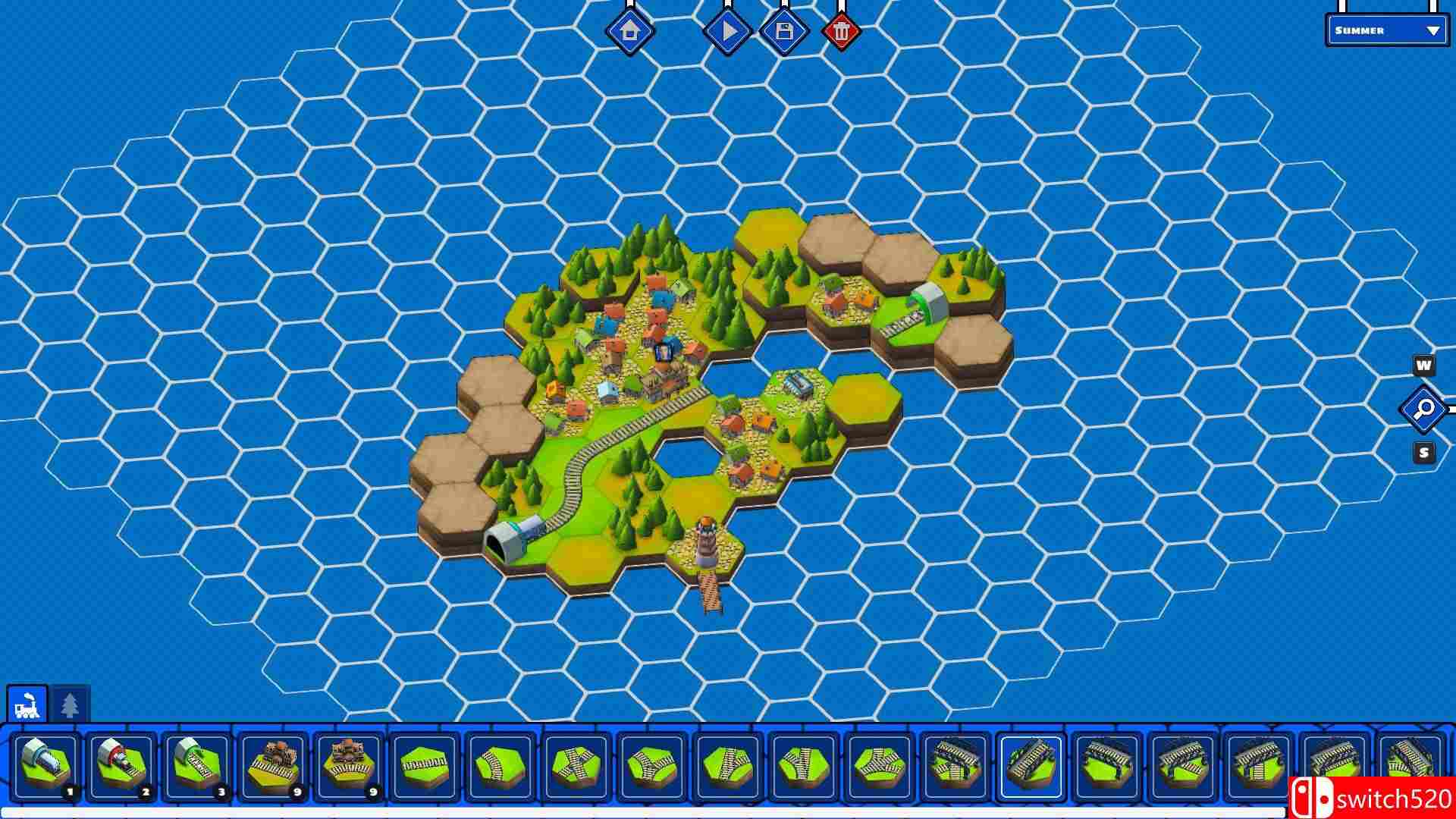Select the red Trash delete icon
Screen dimensions: 1456x819
click(842, 30)
